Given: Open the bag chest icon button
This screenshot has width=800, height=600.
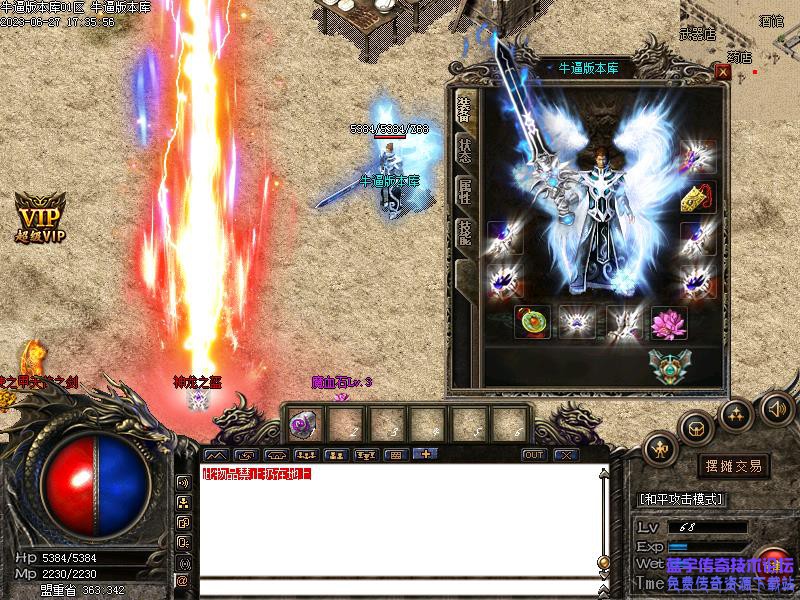Looking at the screenshot, I should click(x=695, y=429).
